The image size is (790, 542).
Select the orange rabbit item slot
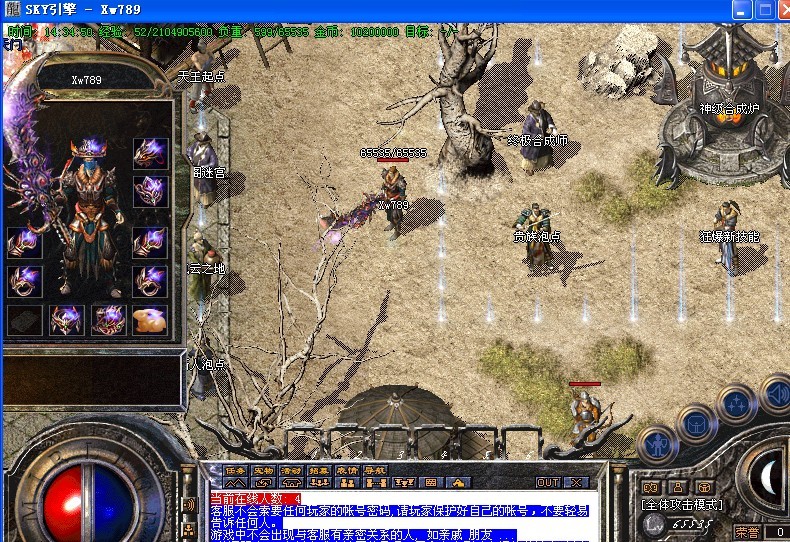click(x=150, y=320)
